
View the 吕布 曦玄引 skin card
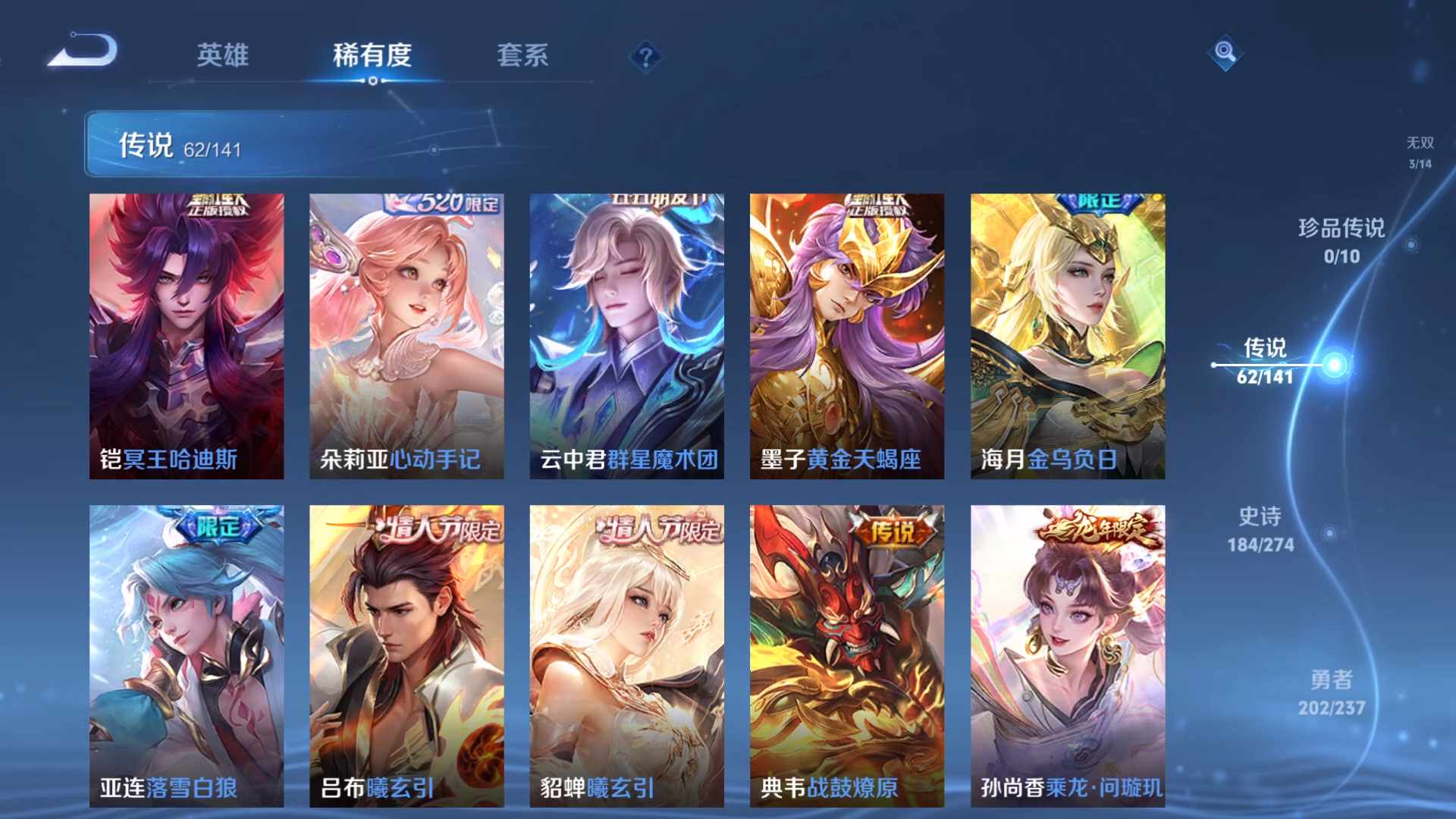pyautogui.click(x=406, y=656)
